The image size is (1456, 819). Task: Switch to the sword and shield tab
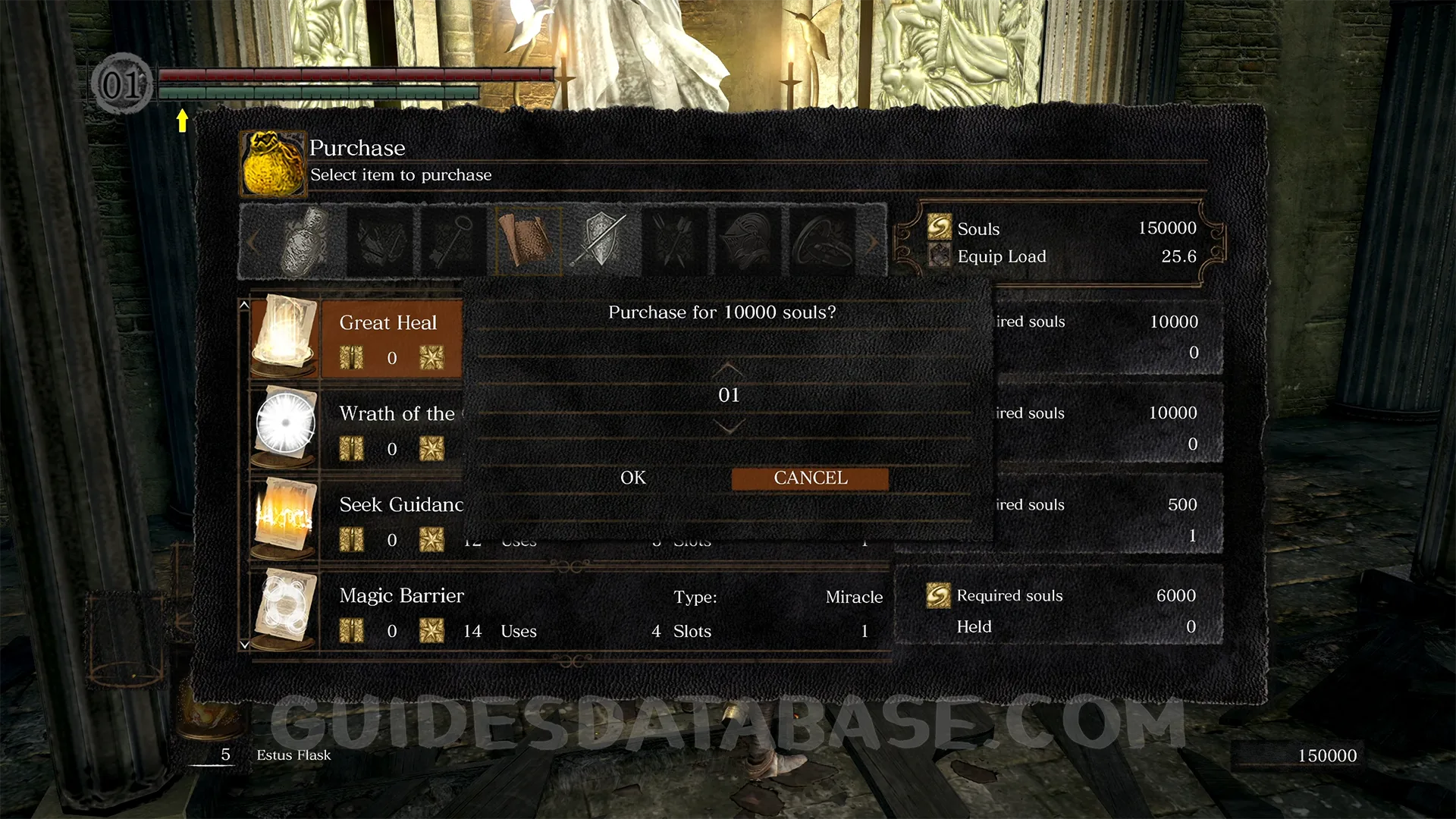[601, 240]
